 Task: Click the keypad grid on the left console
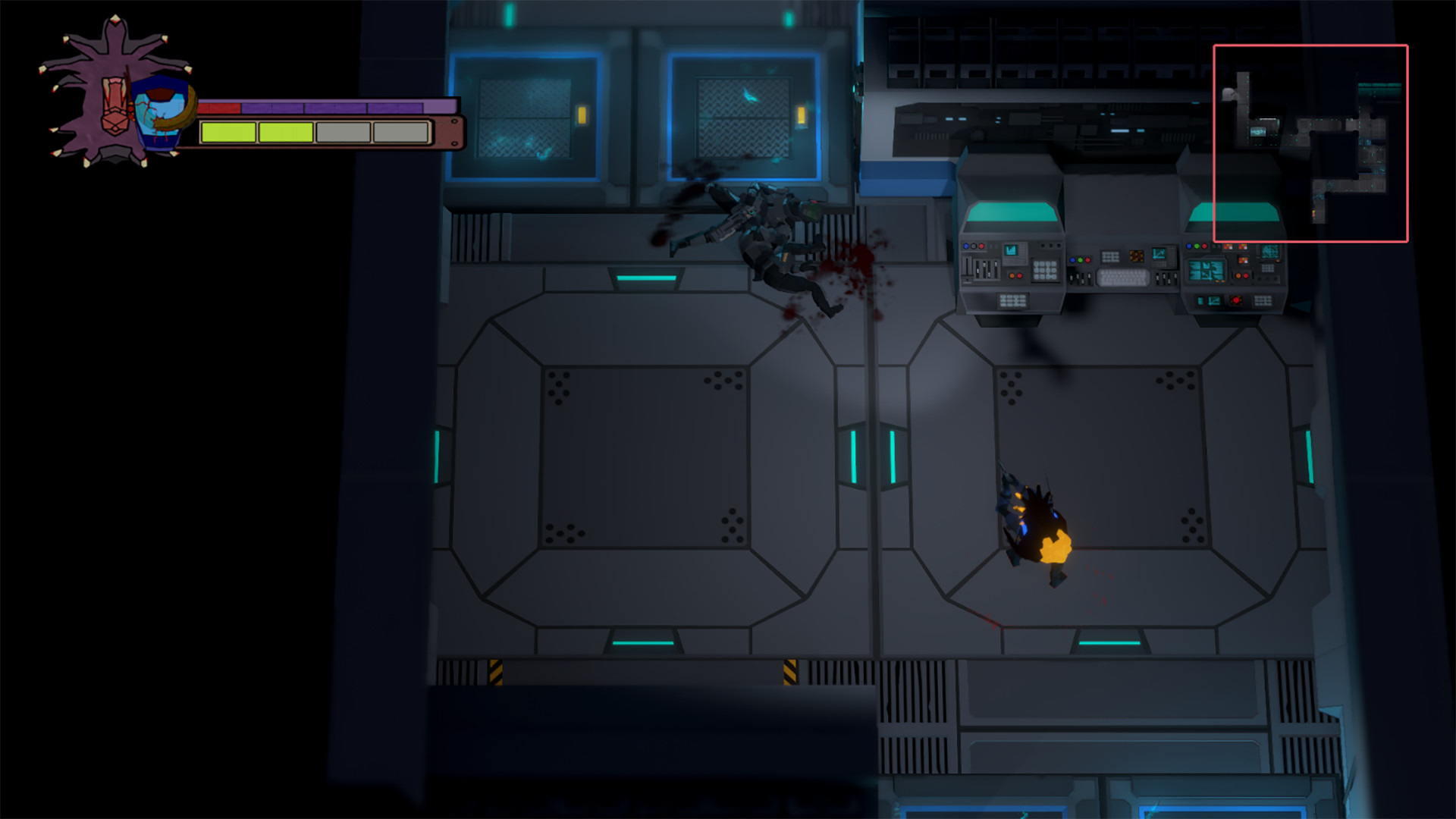click(1046, 268)
